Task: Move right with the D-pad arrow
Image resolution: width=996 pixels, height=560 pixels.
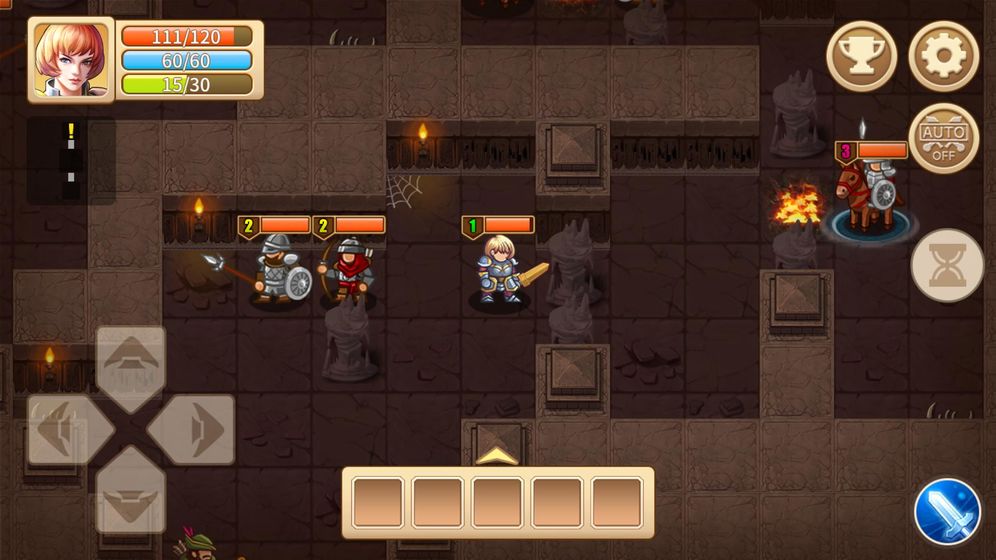Action: (193, 430)
